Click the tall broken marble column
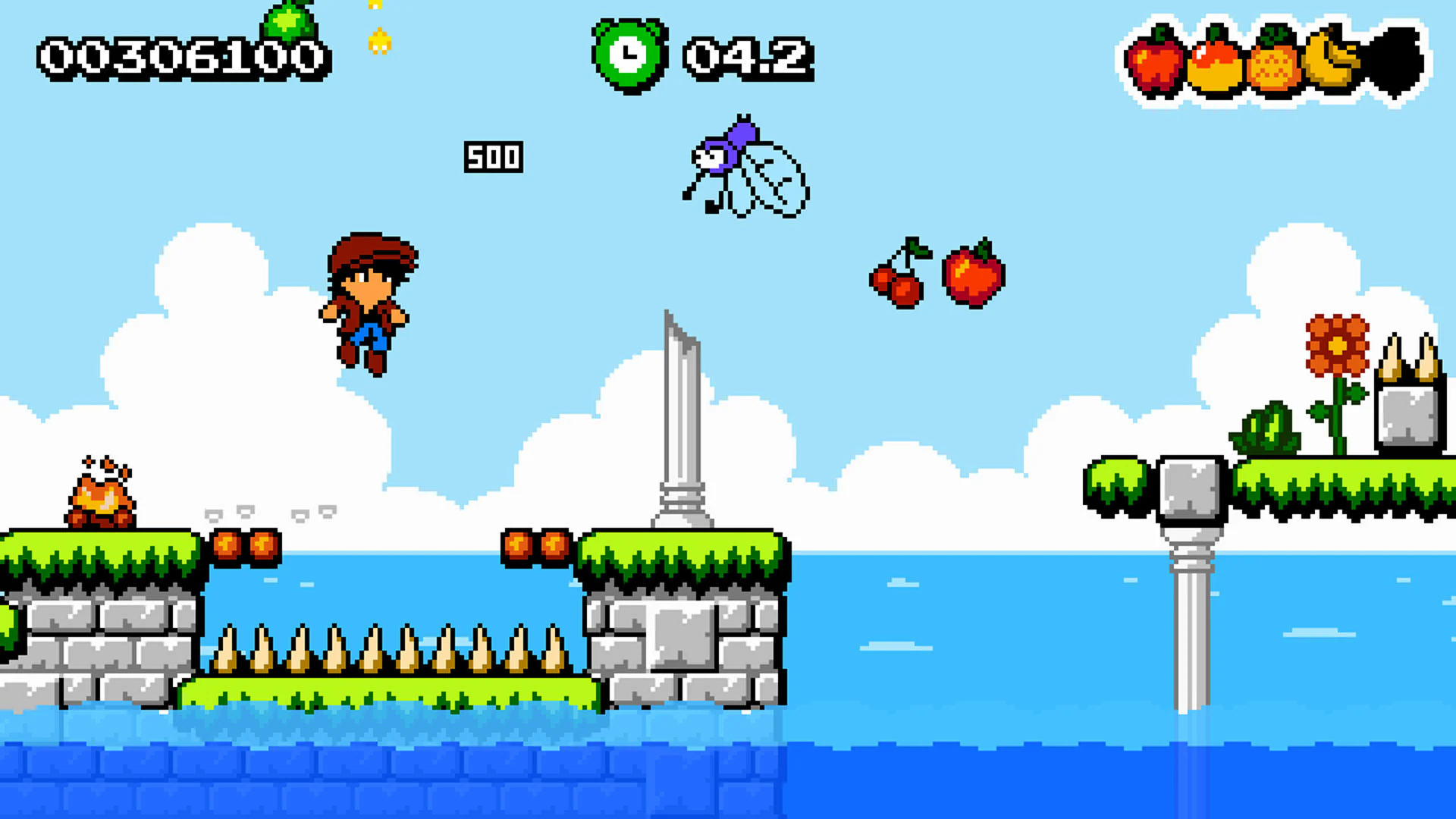 click(682, 432)
